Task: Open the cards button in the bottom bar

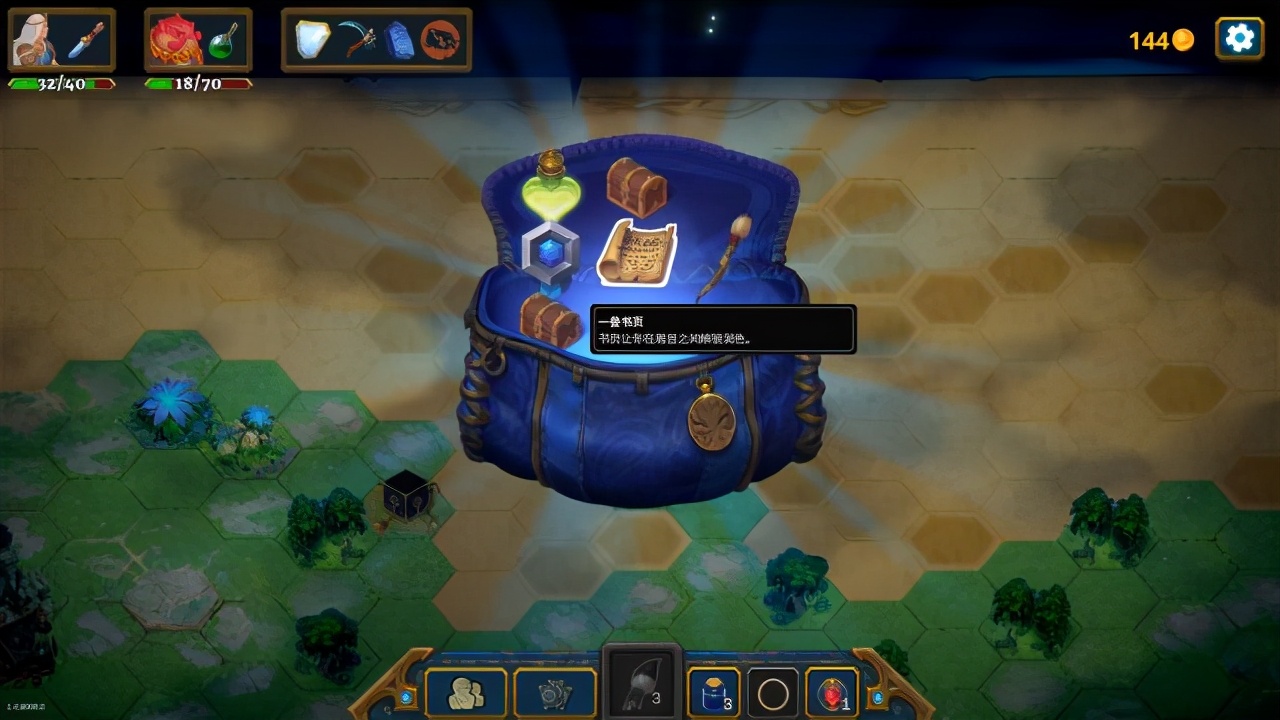Action: [554, 692]
